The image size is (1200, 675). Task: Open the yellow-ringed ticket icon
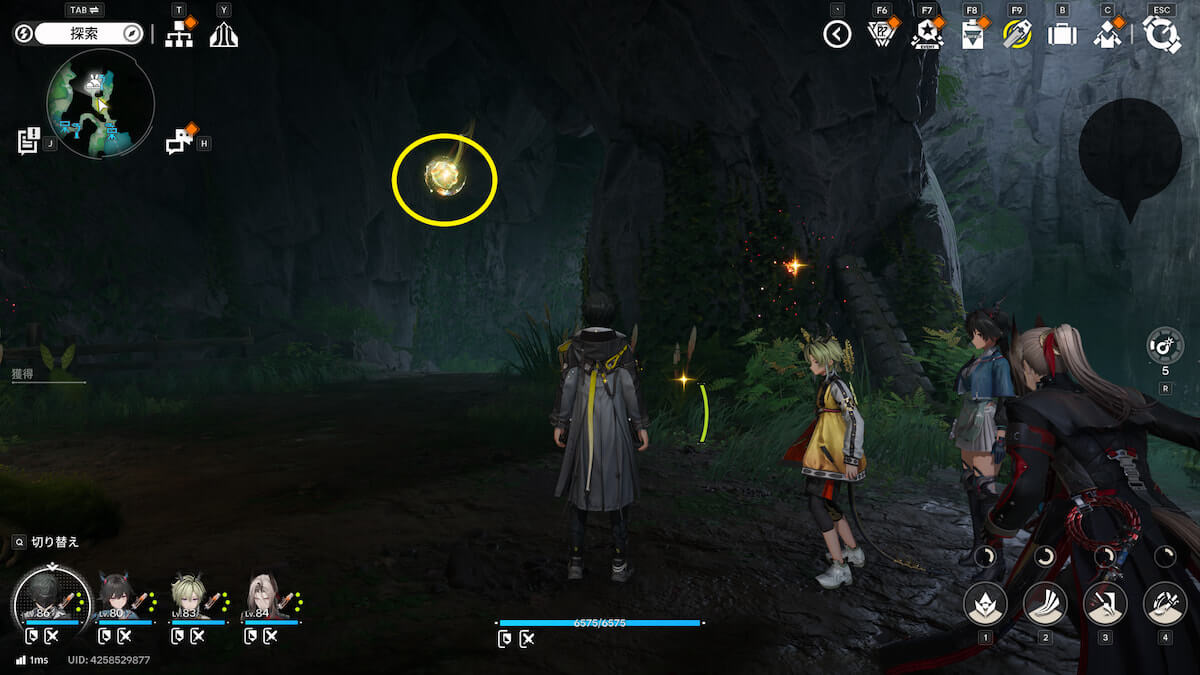[x=1017, y=35]
